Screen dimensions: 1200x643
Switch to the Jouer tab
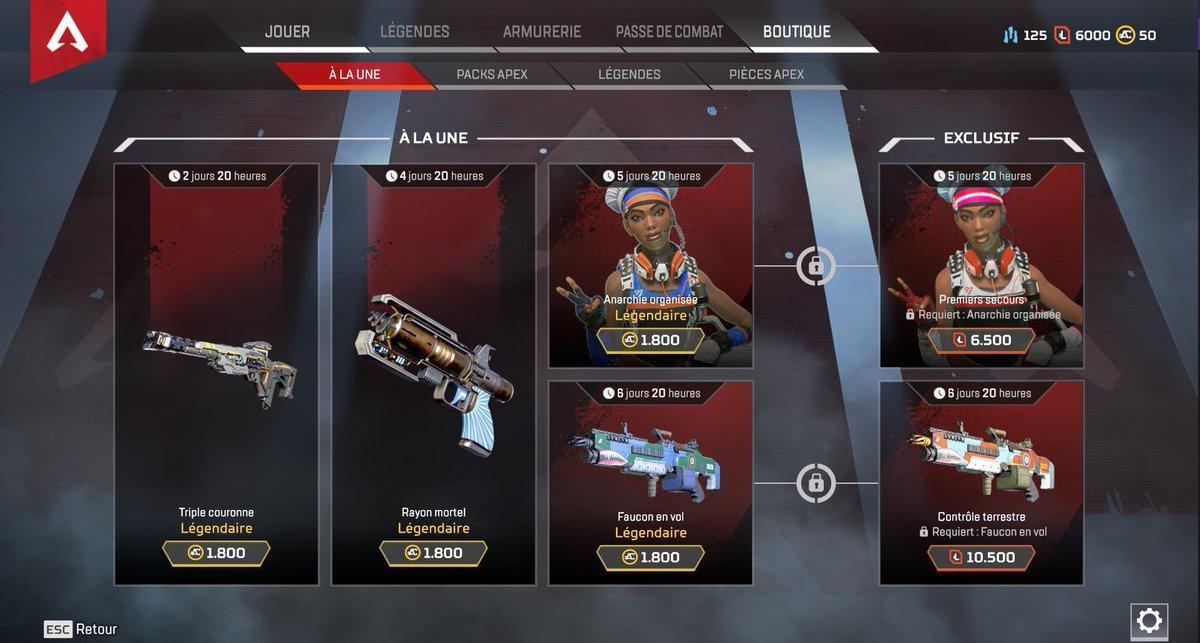point(286,32)
